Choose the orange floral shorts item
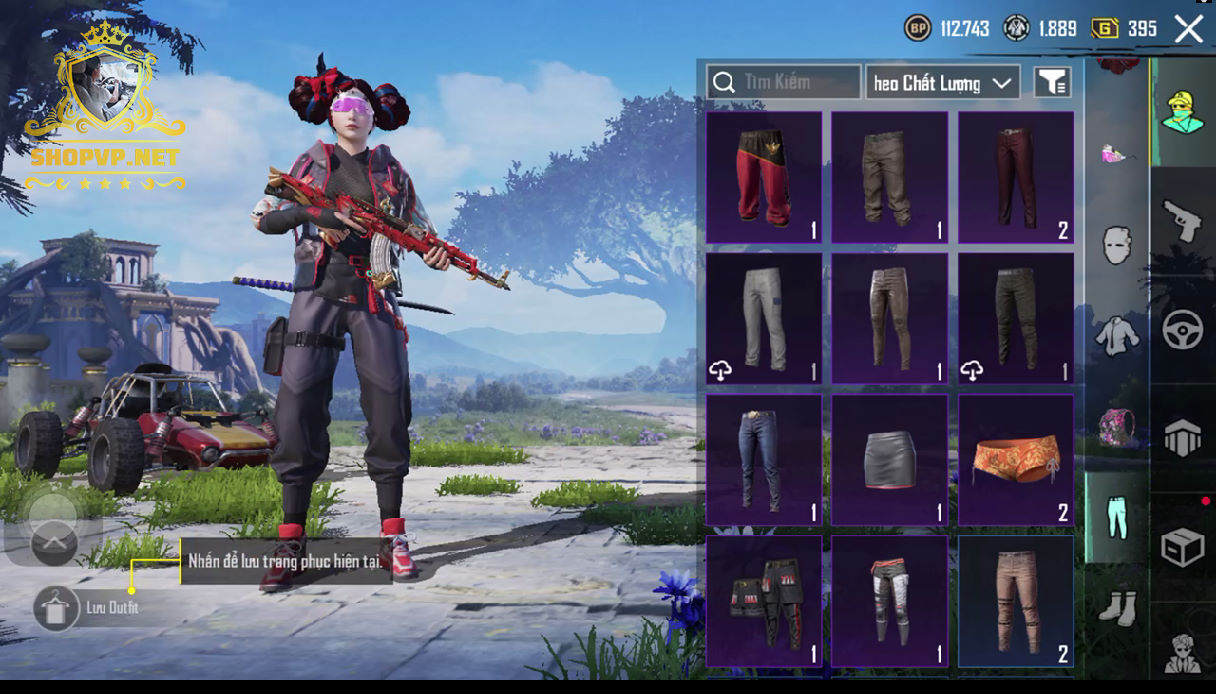This screenshot has width=1216, height=694. 1015,460
